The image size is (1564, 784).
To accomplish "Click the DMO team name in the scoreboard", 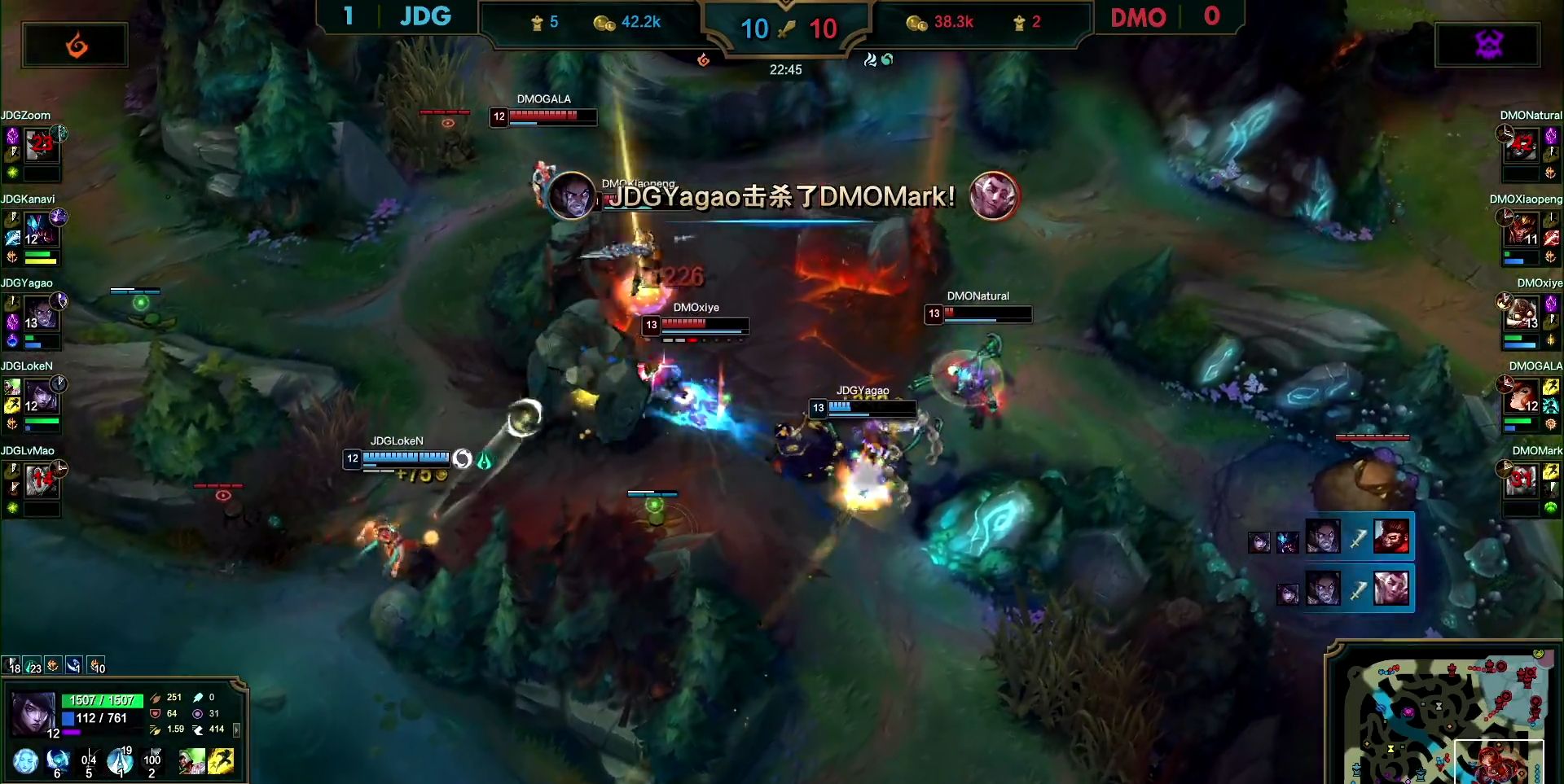I will [x=1139, y=18].
